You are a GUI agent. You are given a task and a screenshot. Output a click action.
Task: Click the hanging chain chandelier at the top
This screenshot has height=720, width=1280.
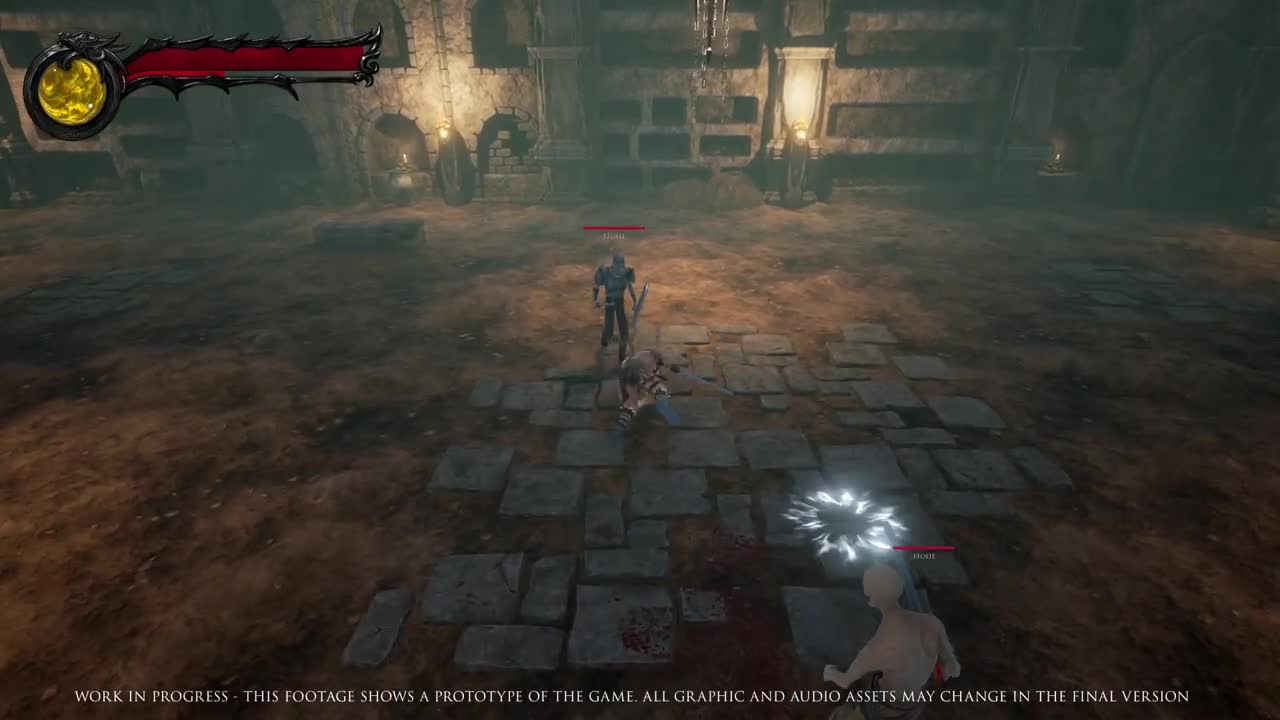point(710,25)
